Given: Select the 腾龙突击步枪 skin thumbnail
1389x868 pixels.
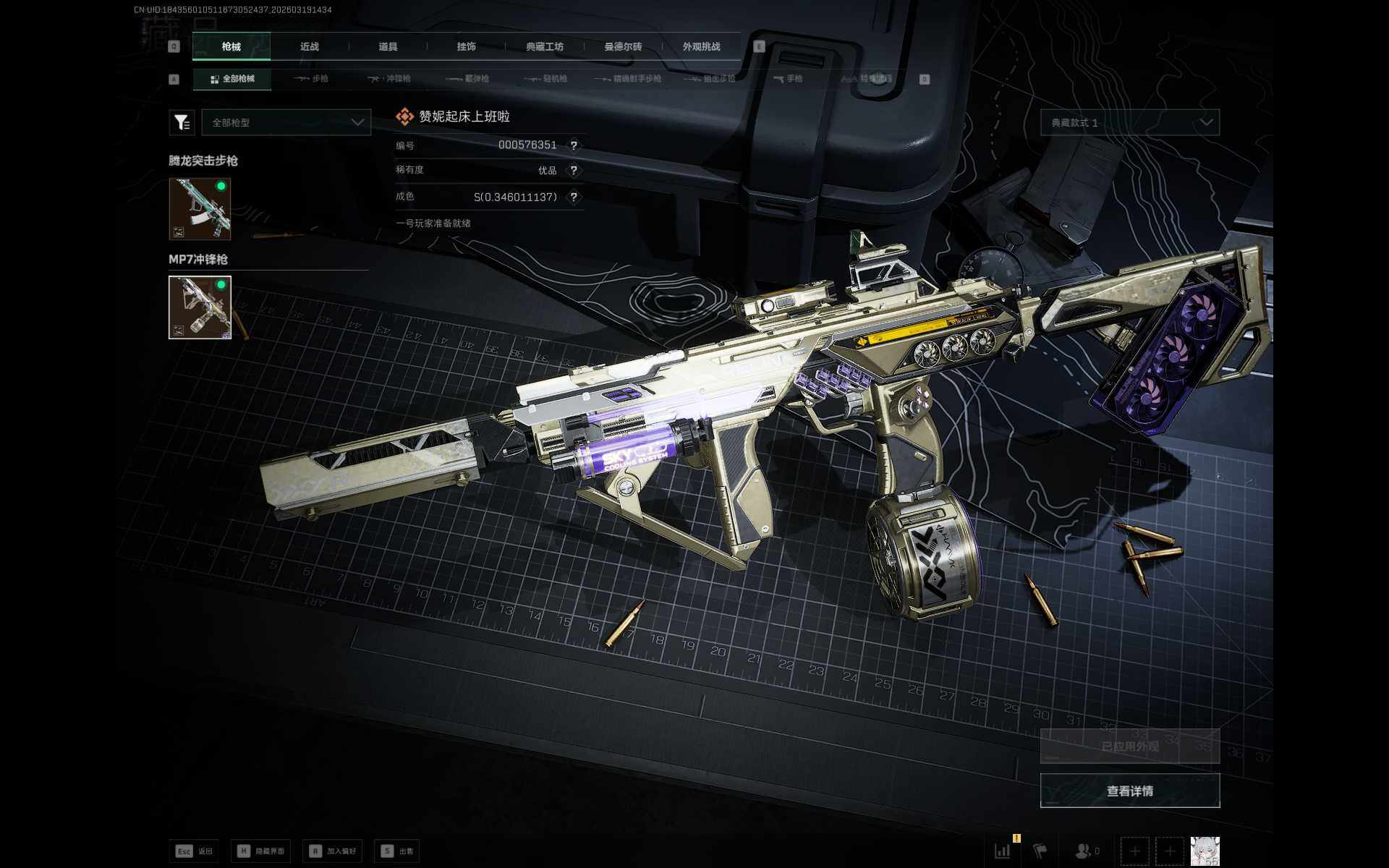Looking at the screenshot, I should click(200, 209).
